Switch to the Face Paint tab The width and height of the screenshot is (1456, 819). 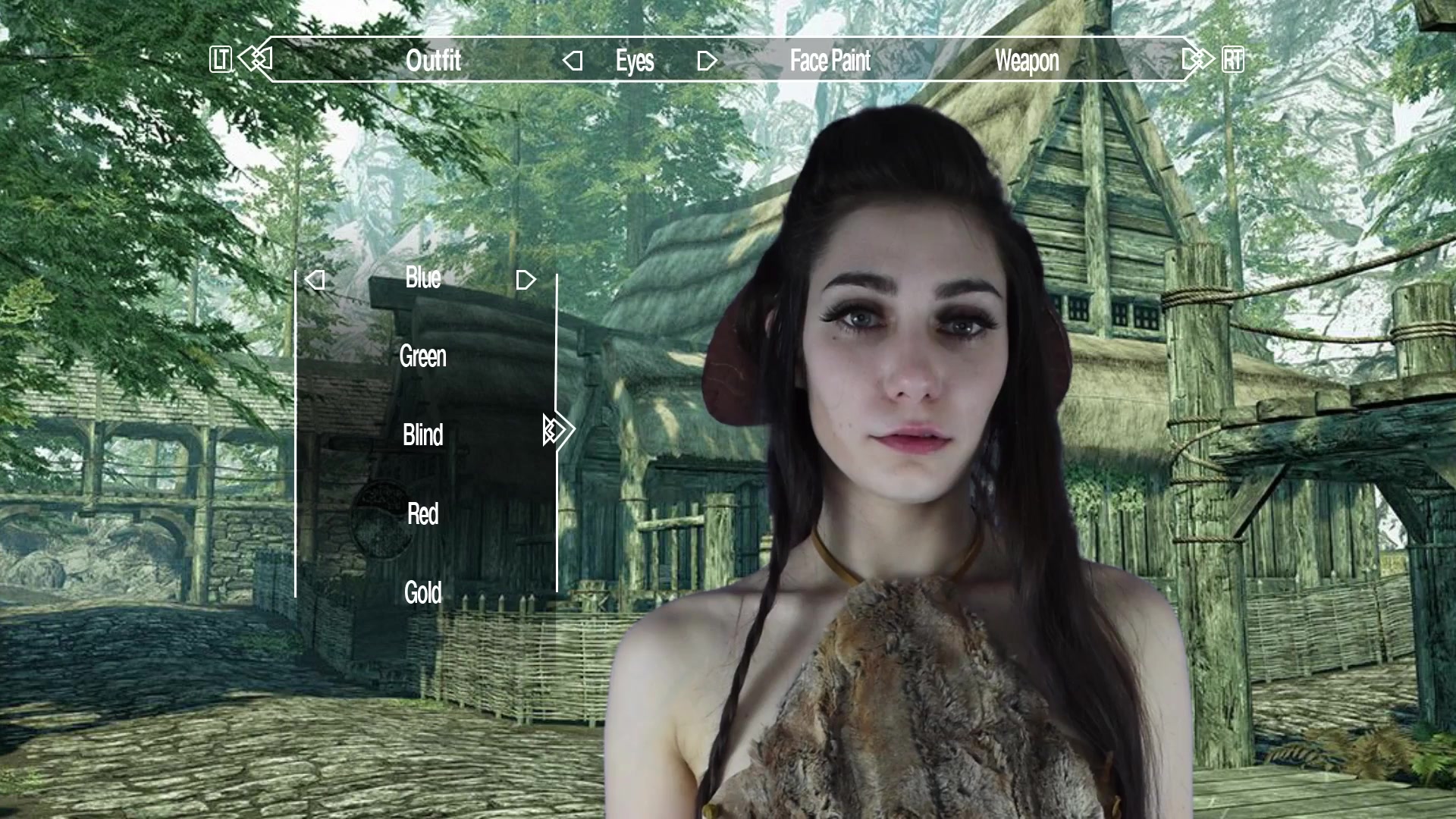[x=830, y=61]
